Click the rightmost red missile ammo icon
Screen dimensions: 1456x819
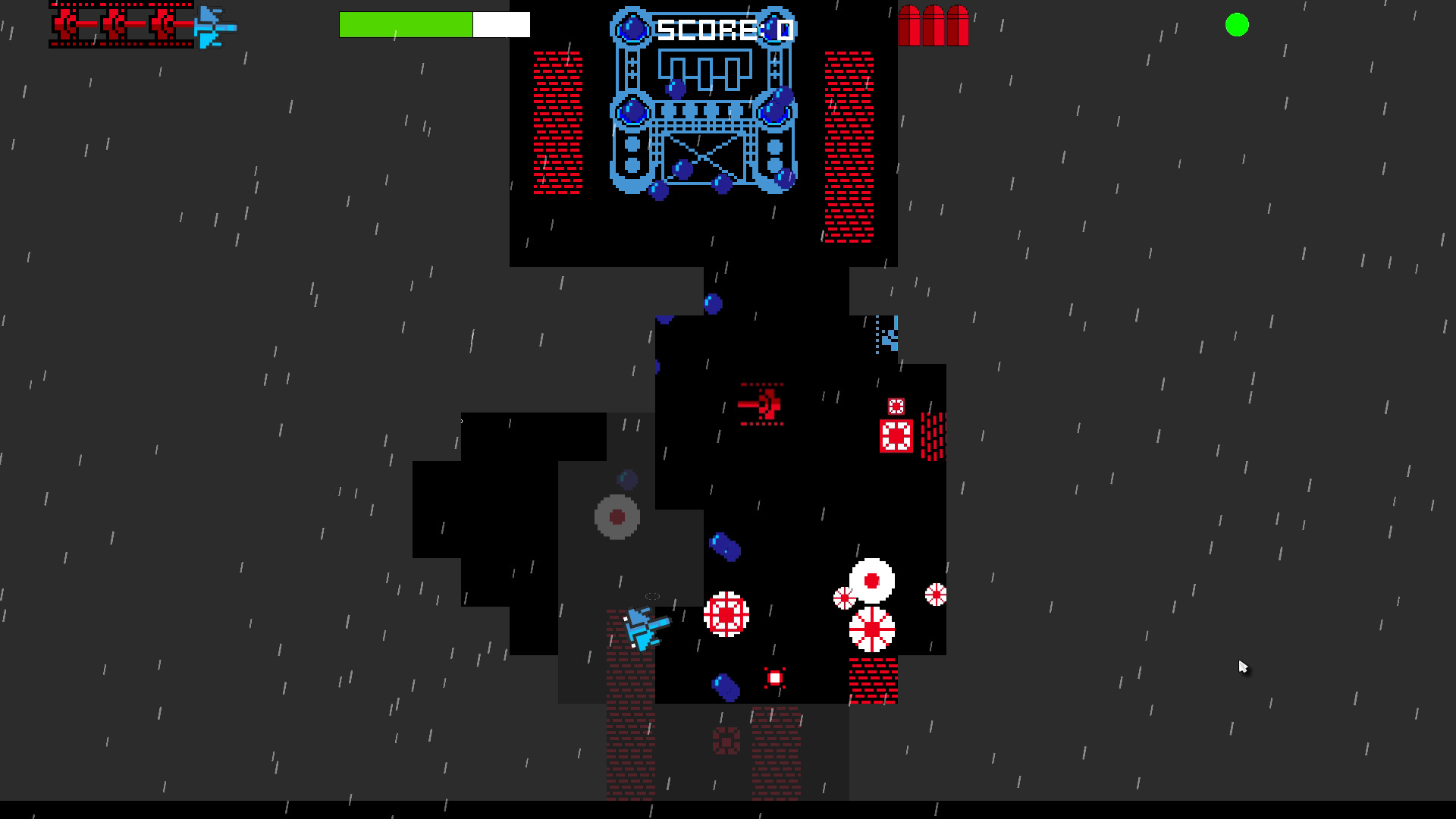click(957, 25)
